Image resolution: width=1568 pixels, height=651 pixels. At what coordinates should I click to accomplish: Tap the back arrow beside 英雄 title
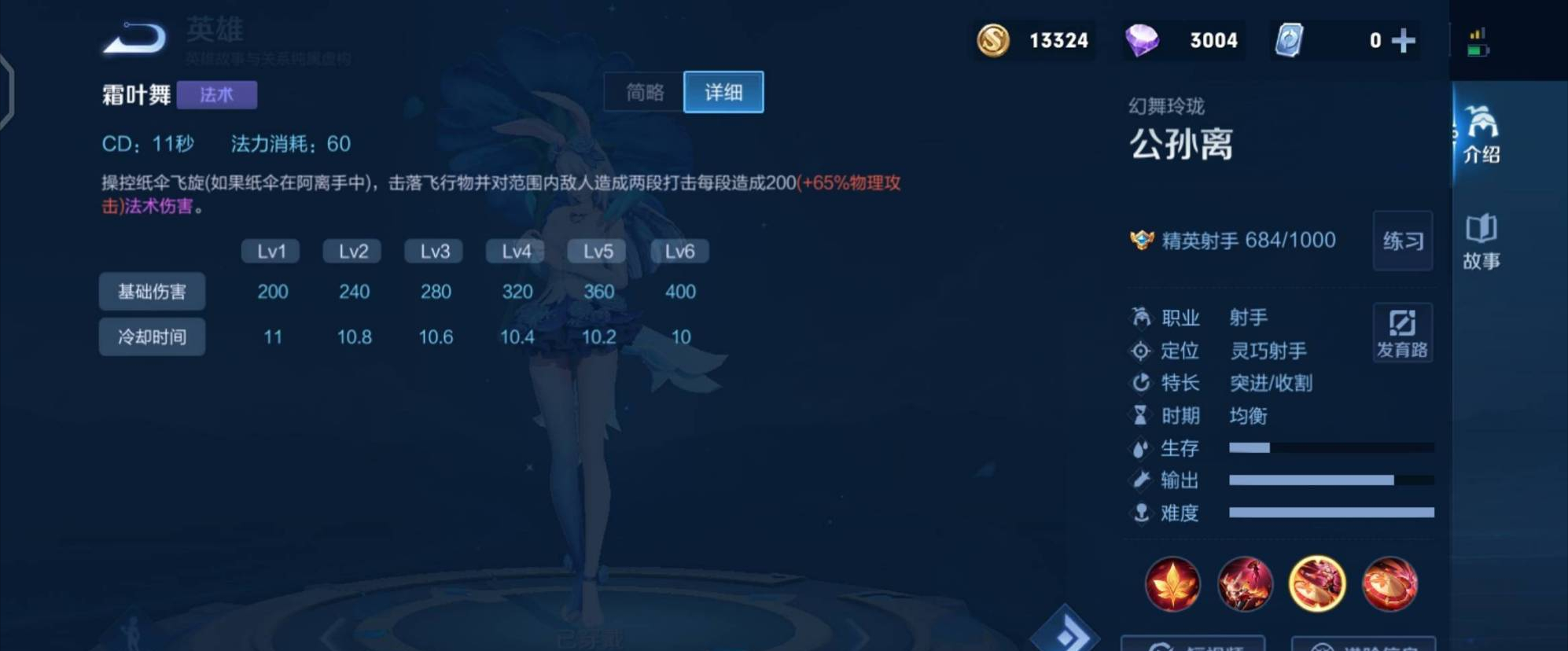click(x=134, y=35)
